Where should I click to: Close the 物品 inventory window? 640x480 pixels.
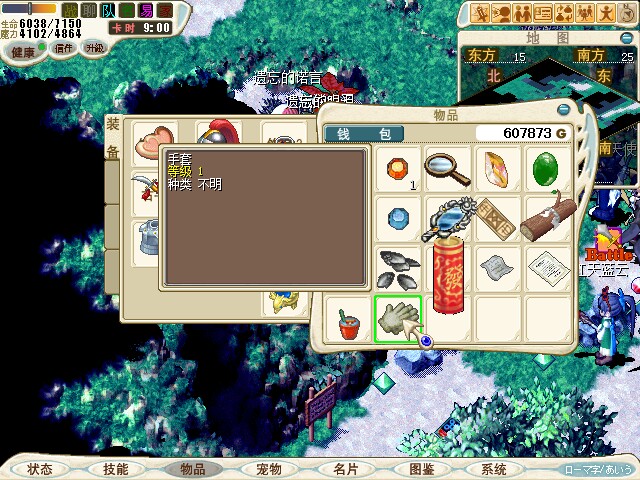564,110
